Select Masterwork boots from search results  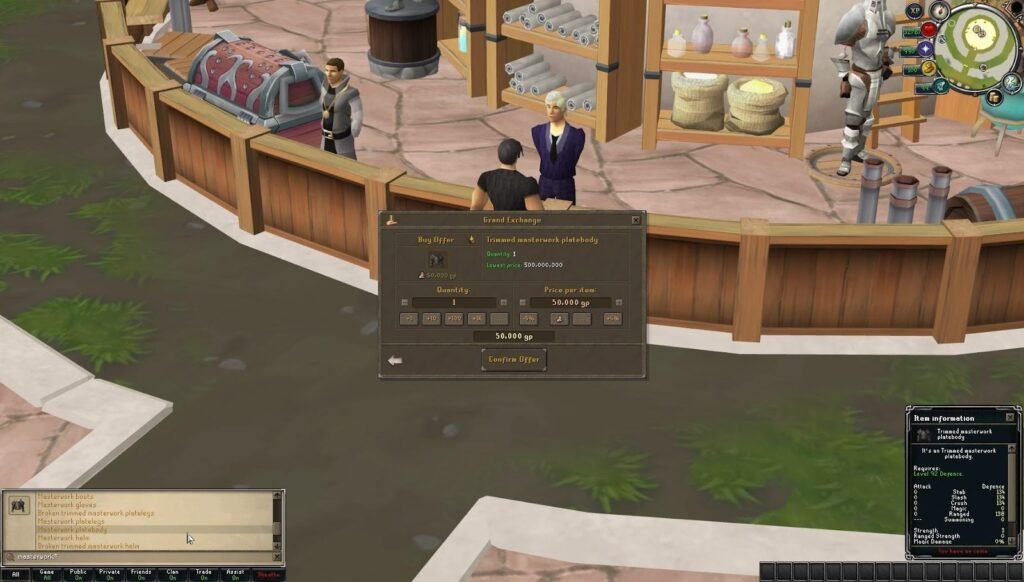64,496
